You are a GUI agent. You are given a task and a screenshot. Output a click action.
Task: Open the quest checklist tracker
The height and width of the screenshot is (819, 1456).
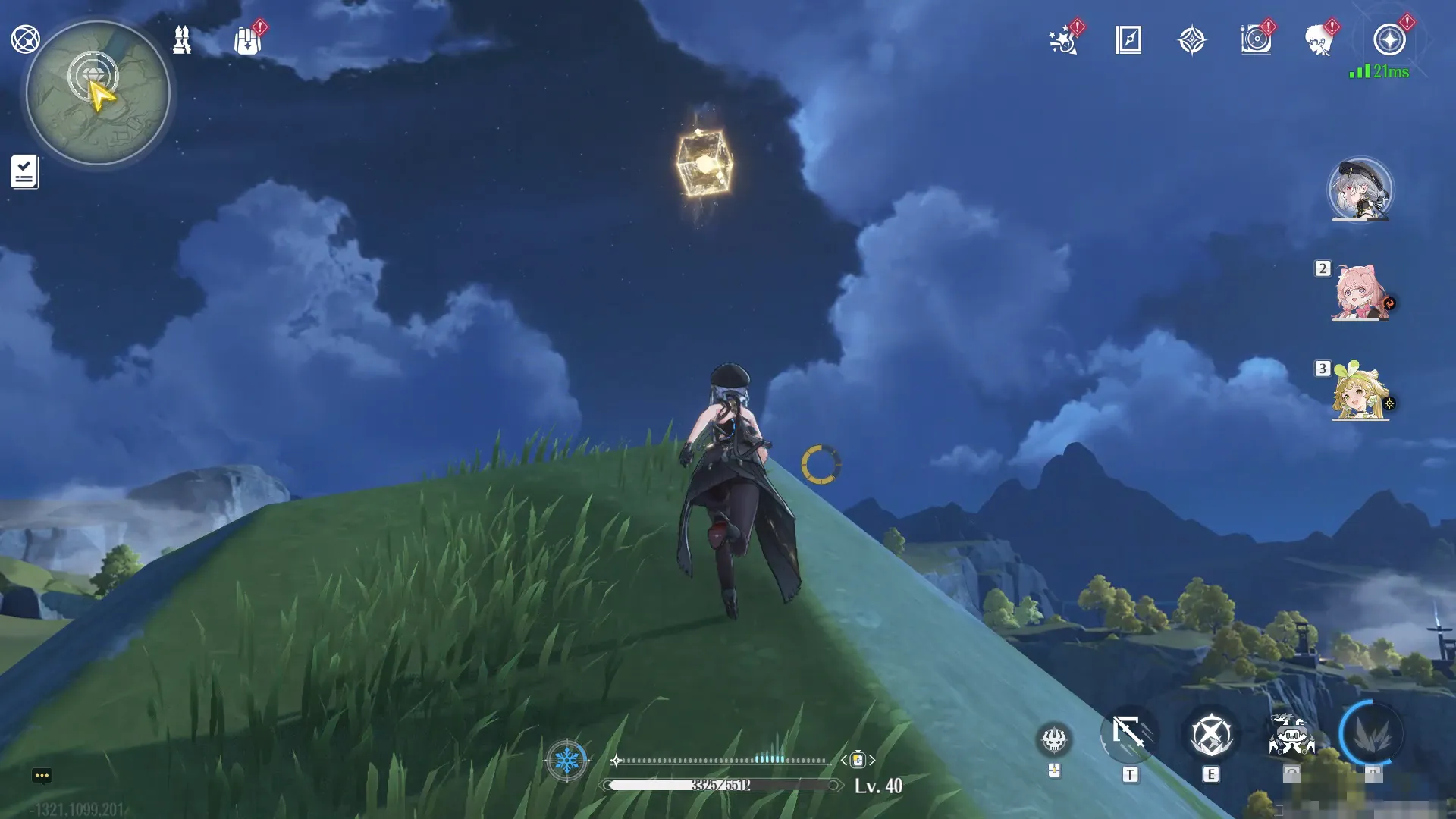tap(24, 171)
